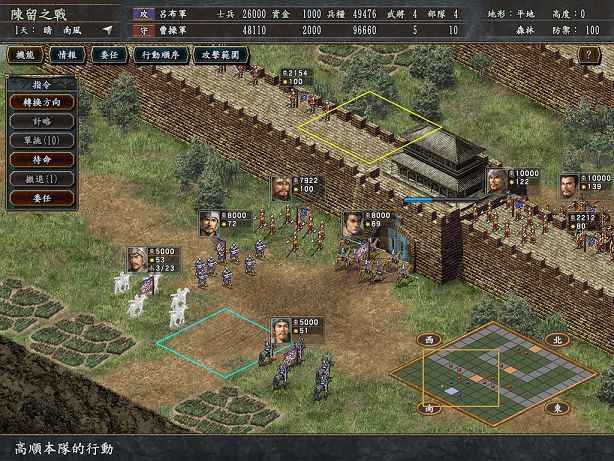Open the 情報 information menu
This screenshot has width=614, height=461.
pos(68,54)
